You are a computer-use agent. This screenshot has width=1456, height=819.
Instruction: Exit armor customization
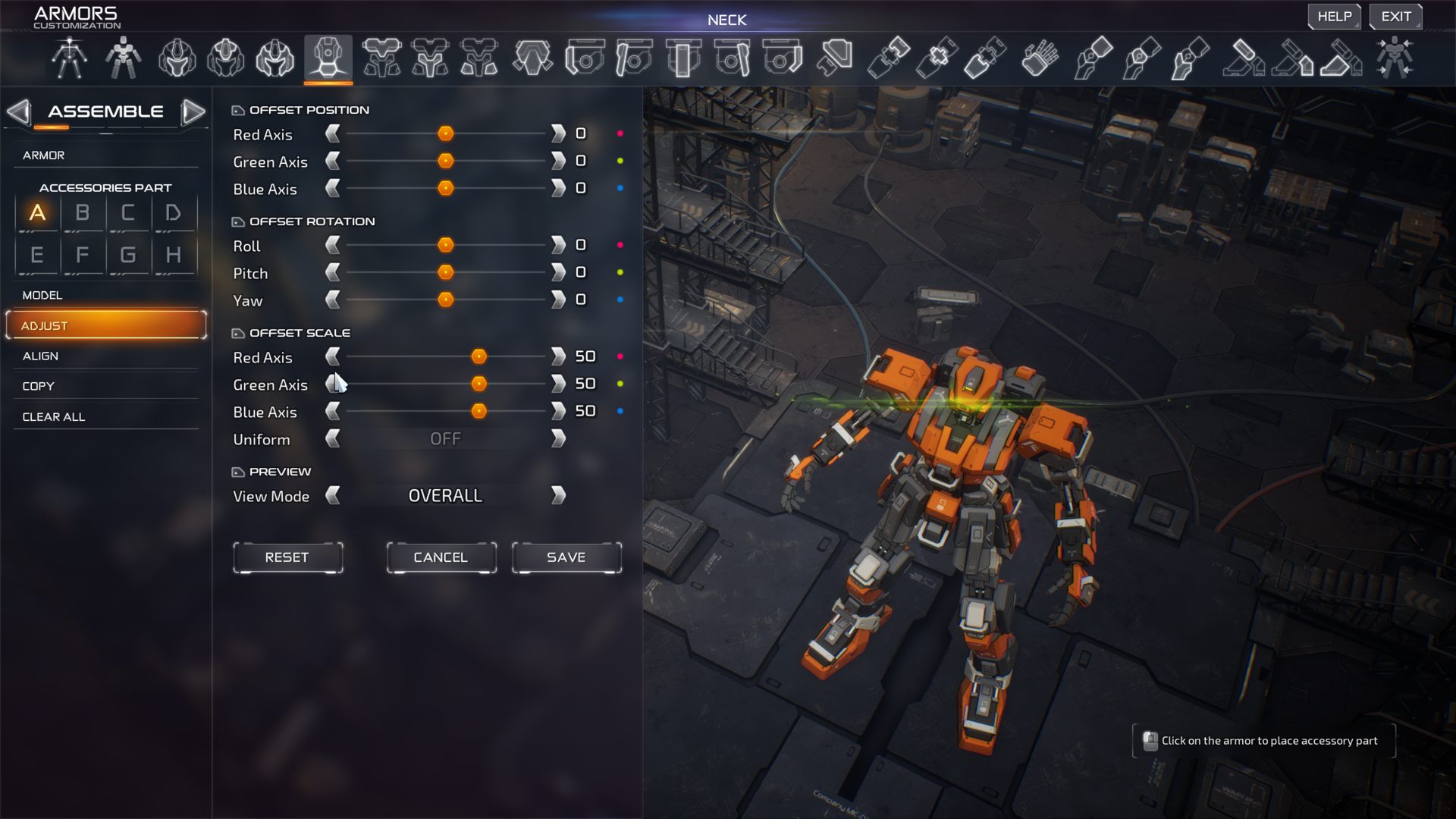tap(1395, 17)
